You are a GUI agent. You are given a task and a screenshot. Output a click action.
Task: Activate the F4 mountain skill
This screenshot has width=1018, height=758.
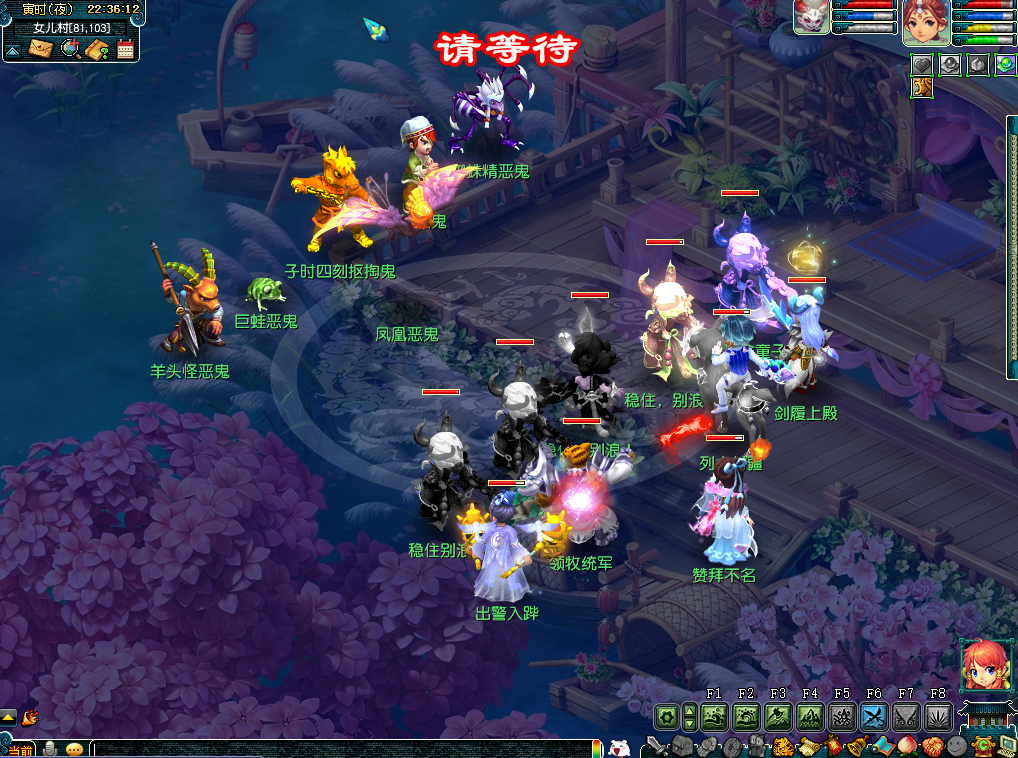pyautogui.click(x=810, y=716)
